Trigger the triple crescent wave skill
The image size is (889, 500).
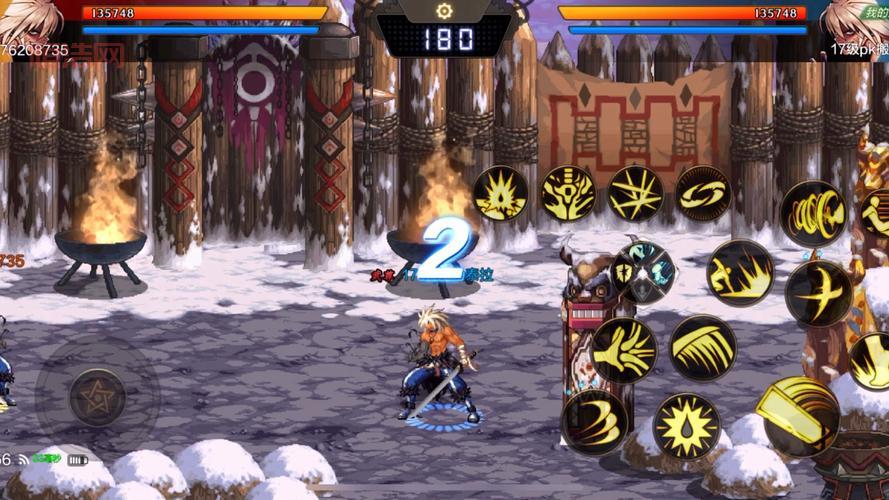pos(594,421)
